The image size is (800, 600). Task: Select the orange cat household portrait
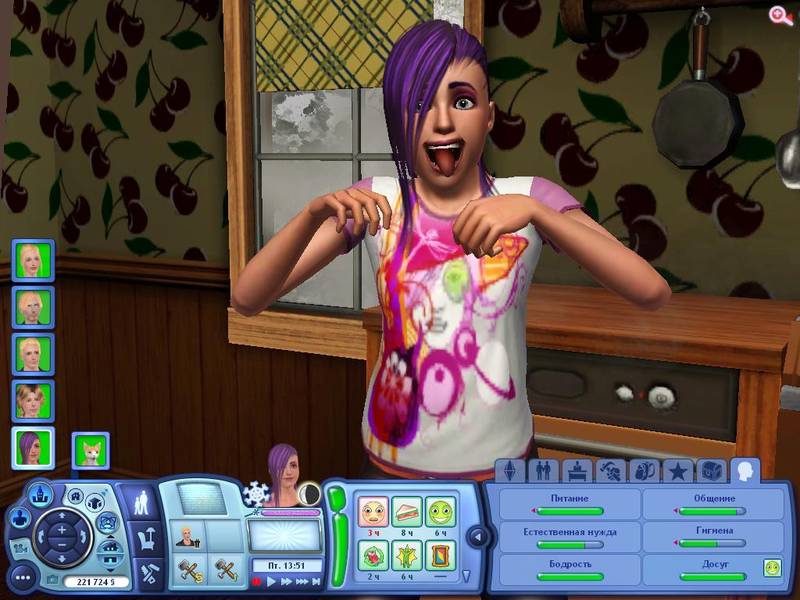click(91, 449)
